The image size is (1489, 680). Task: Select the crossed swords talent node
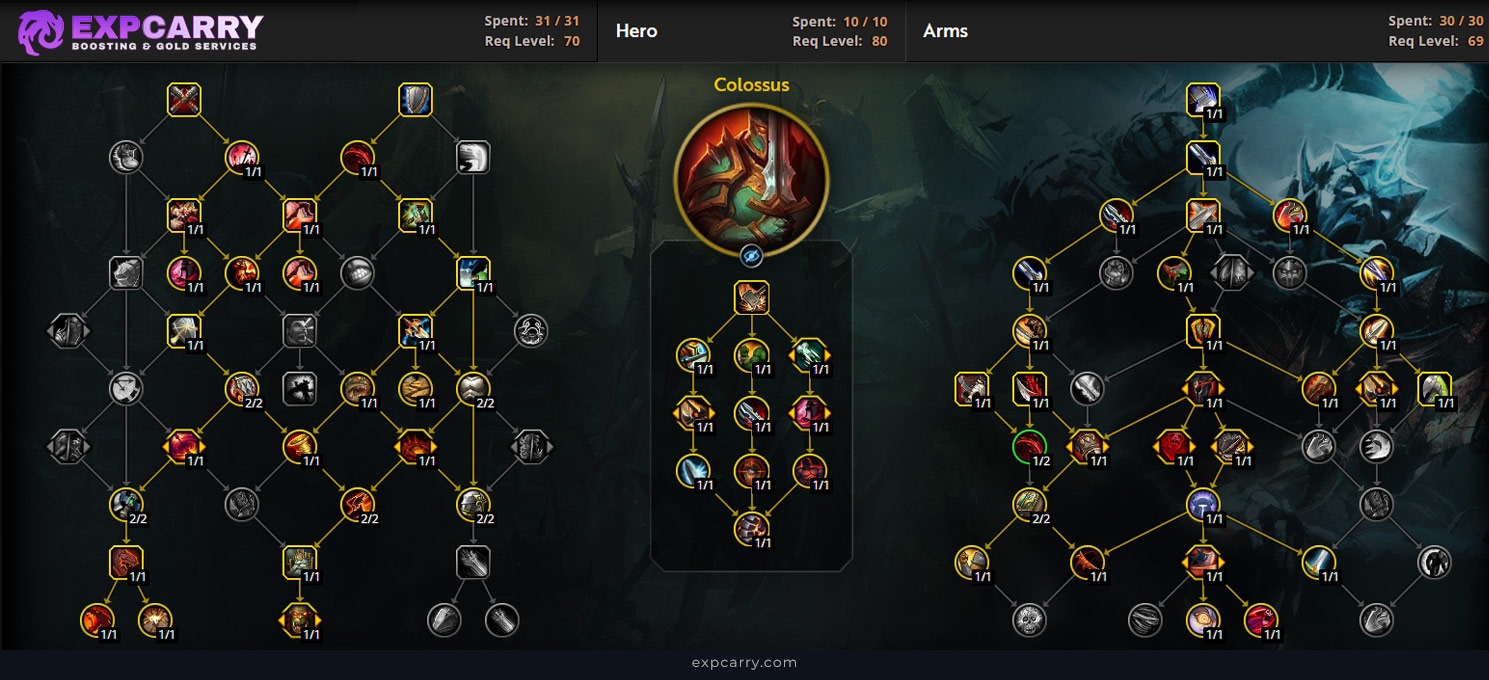(x=184, y=100)
